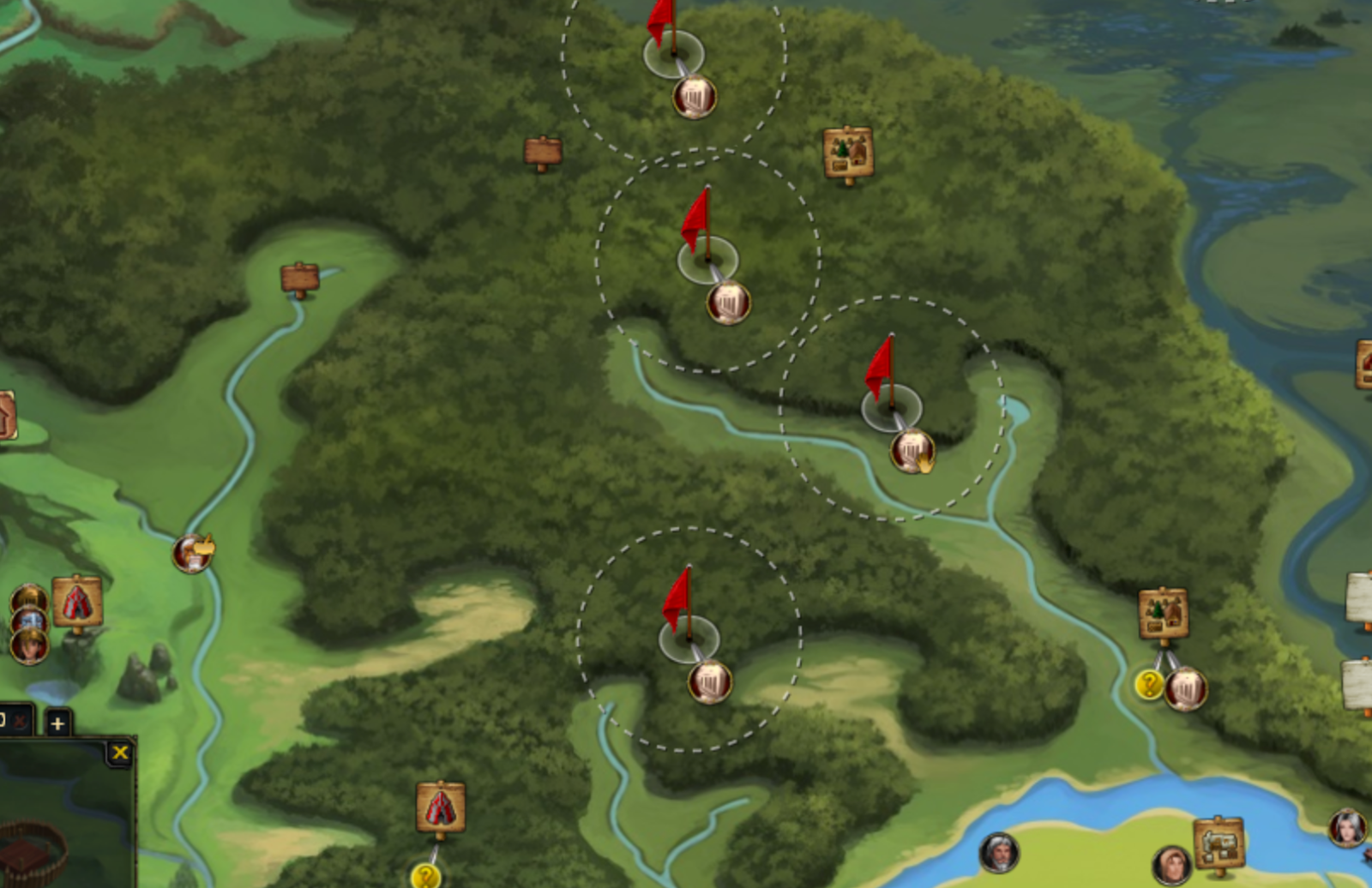Click the golden helmet avatar on the left edge

28,598
